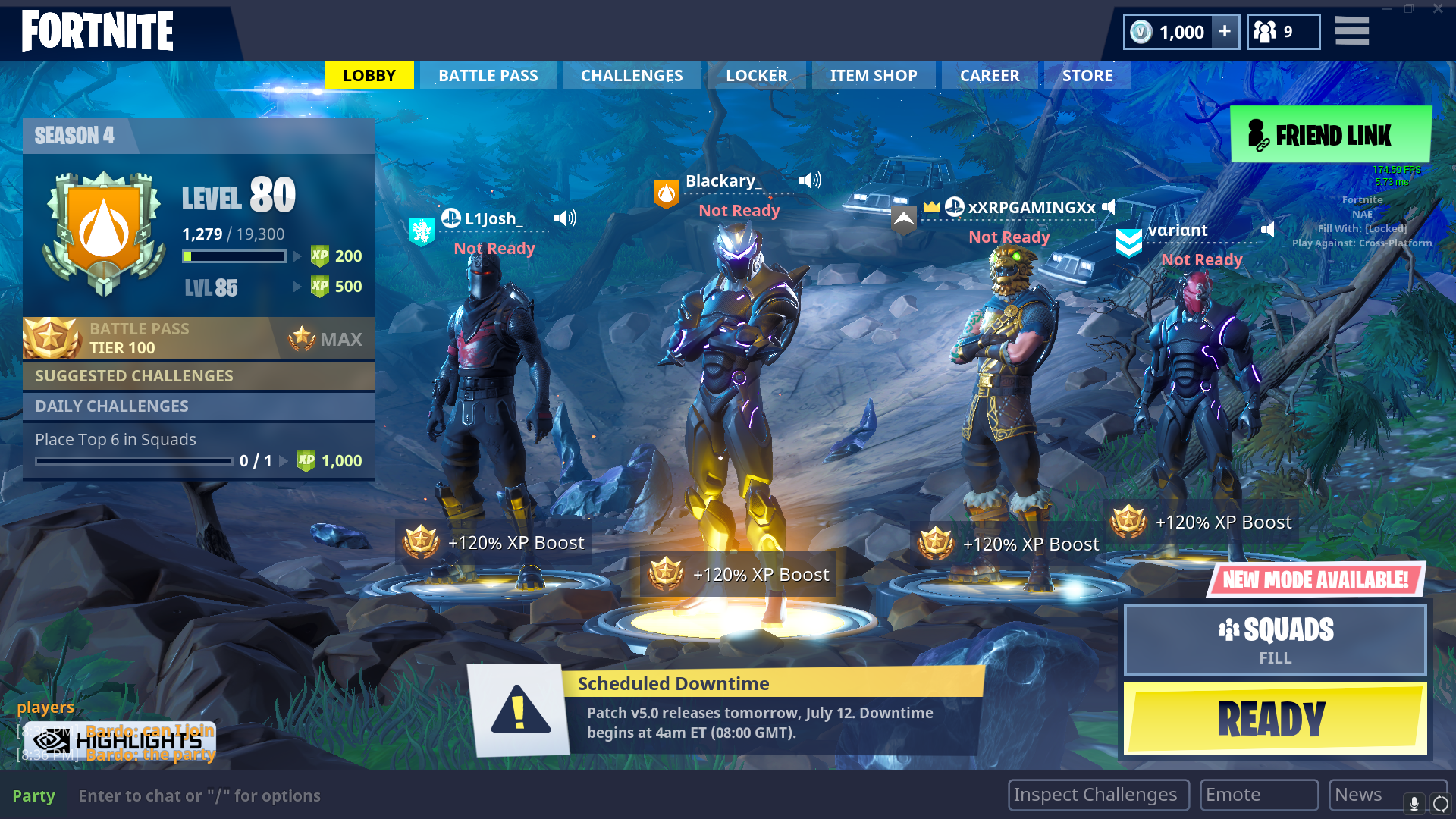1456x819 pixels.
Task: Mute Blackary_'s voice chat speaker
Action: tap(810, 180)
